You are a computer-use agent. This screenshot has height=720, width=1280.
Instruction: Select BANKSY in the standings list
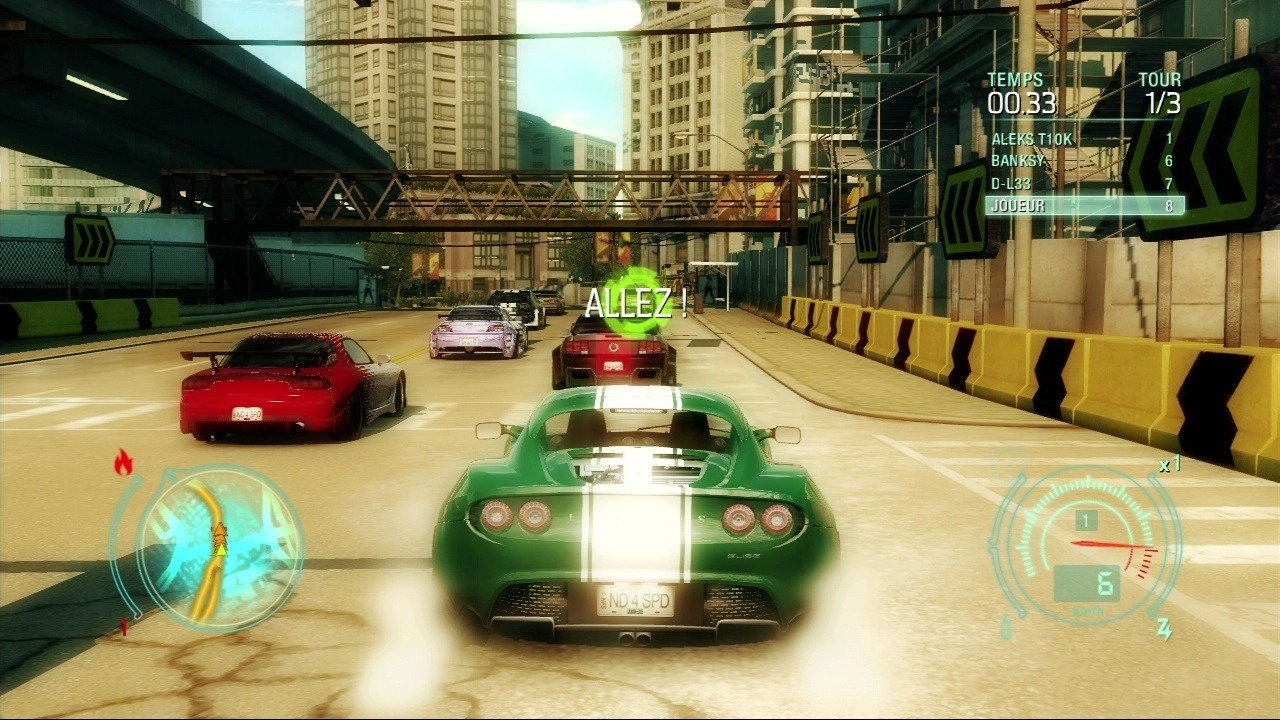point(1084,161)
